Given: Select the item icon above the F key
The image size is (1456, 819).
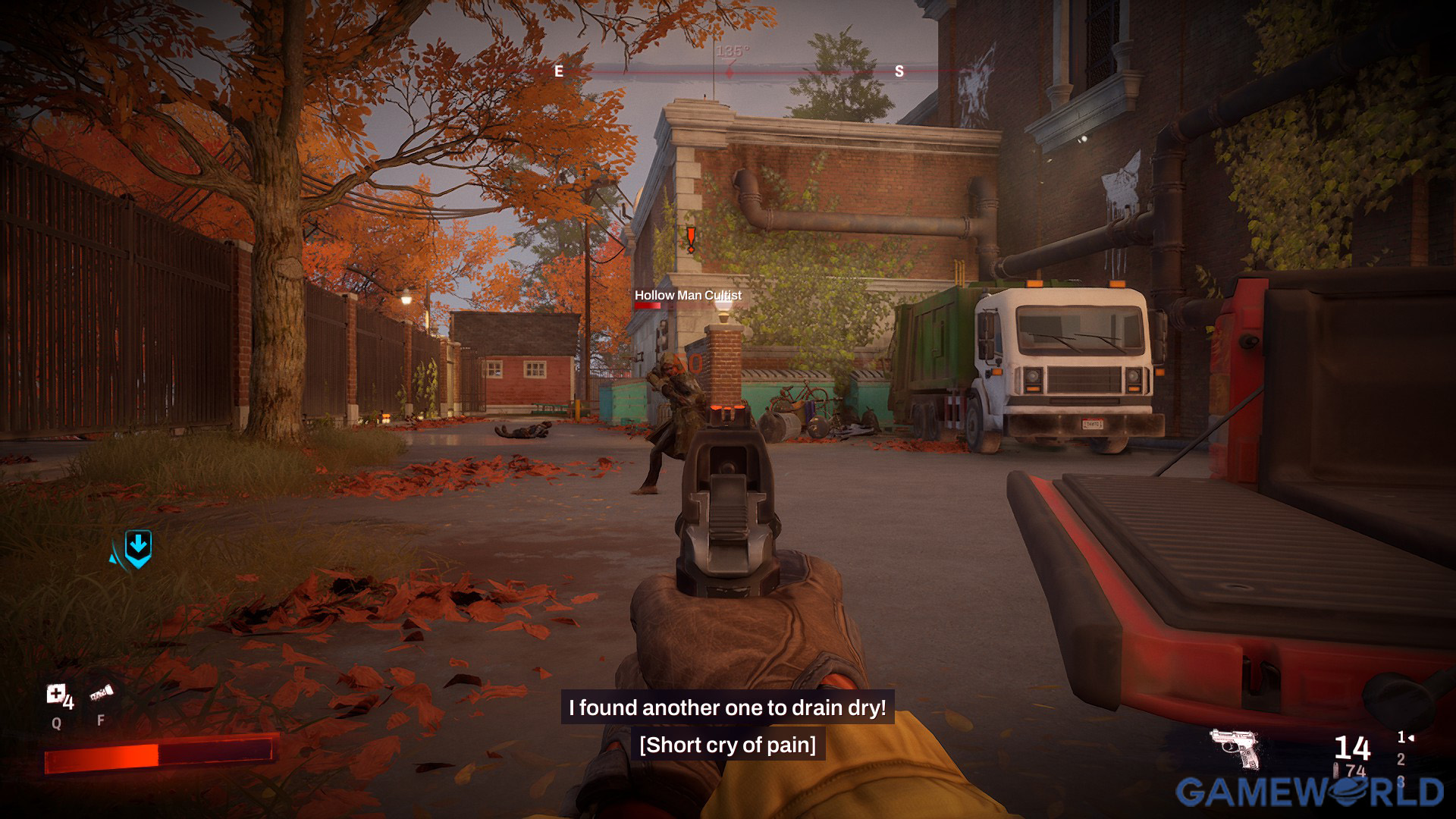Looking at the screenshot, I should tap(101, 693).
